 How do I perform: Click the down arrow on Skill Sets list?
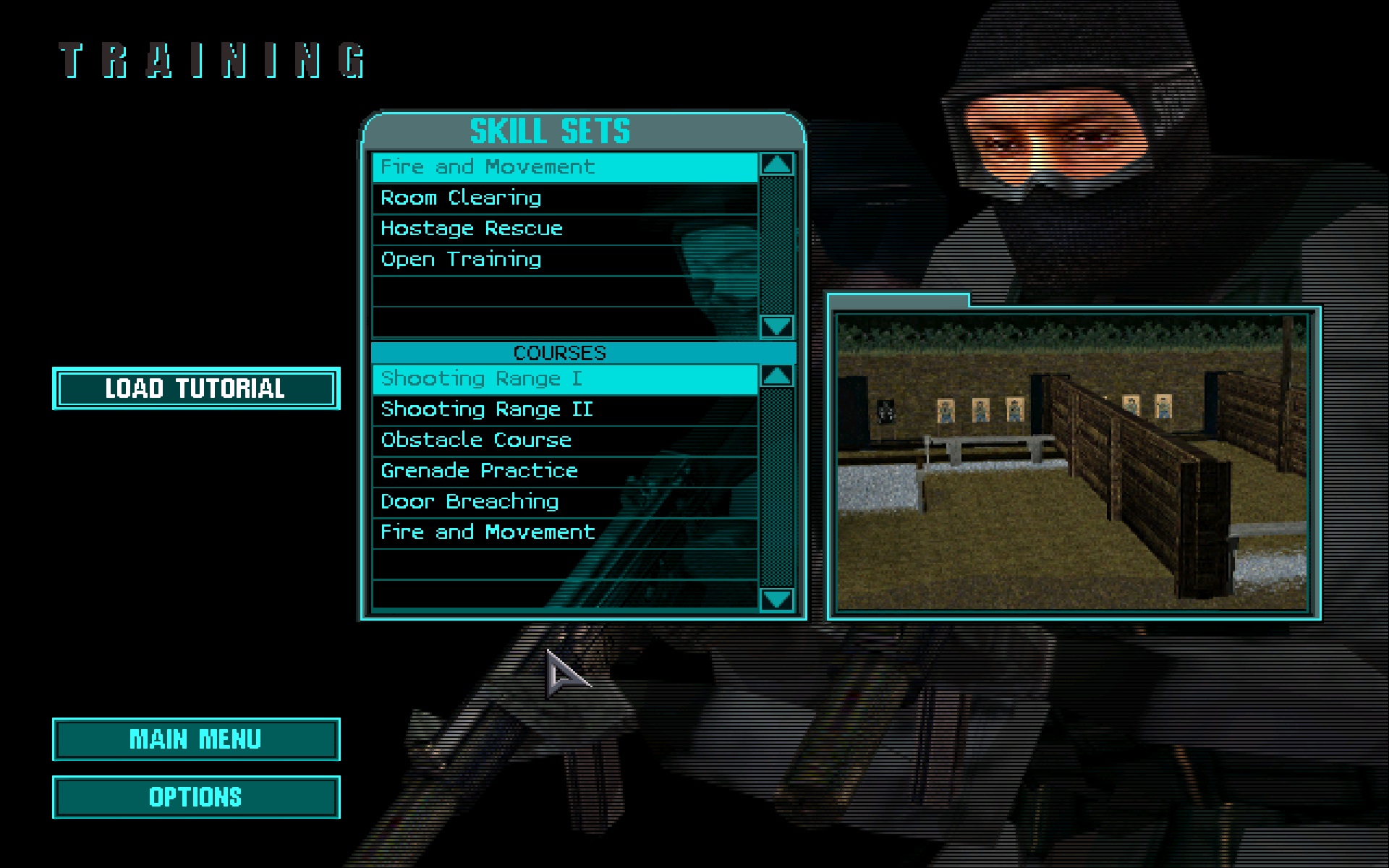pyautogui.click(x=776, y=326)
